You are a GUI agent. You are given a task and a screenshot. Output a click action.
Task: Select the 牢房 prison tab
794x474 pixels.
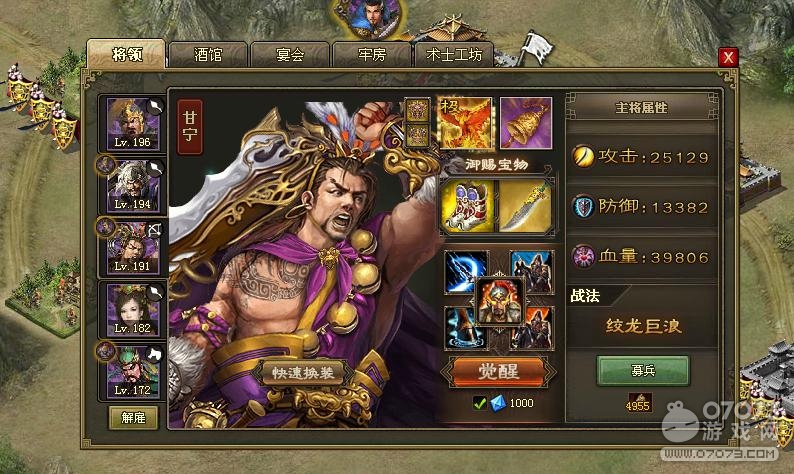pos(371,55)
